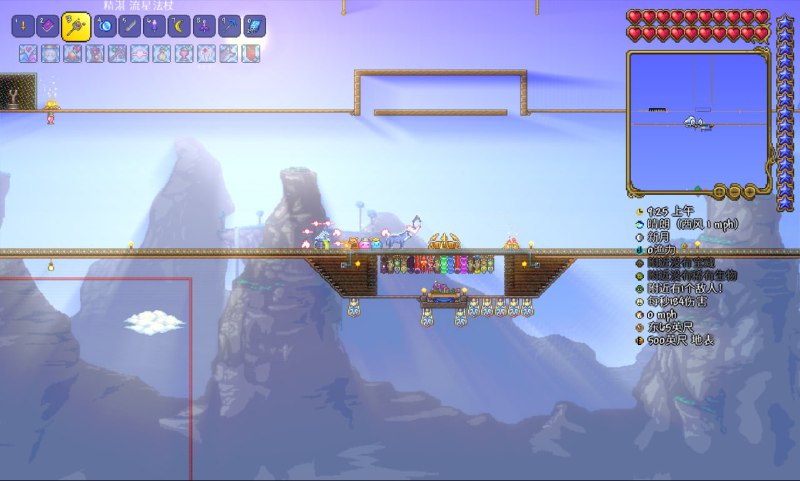Image resolution: width=800 pixels, height=481 pixels.
Task: Select the selected star staff hotbar slot
Action: coord(76,27)
